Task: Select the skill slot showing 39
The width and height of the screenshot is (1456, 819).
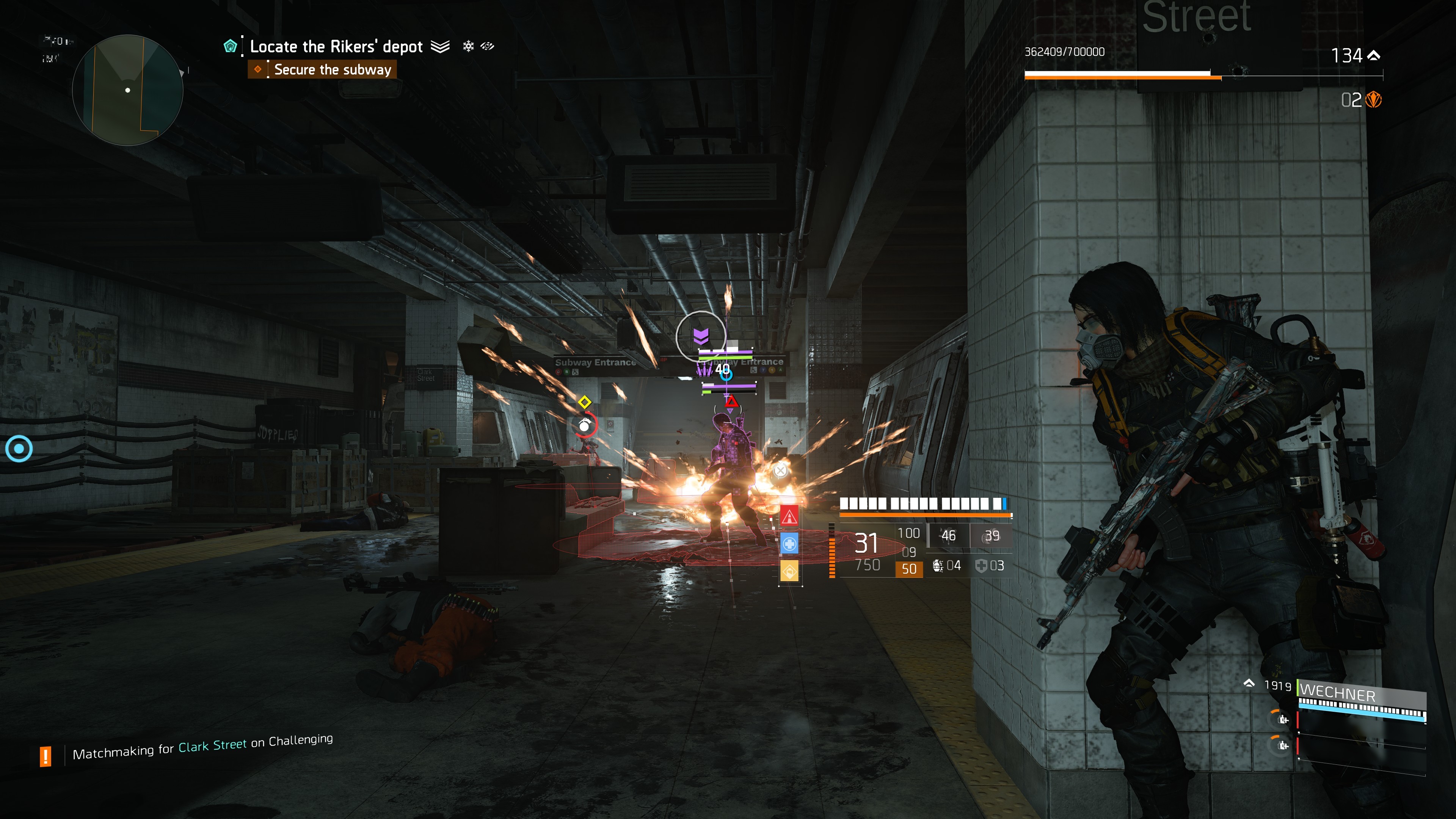Action: point(992,535)
